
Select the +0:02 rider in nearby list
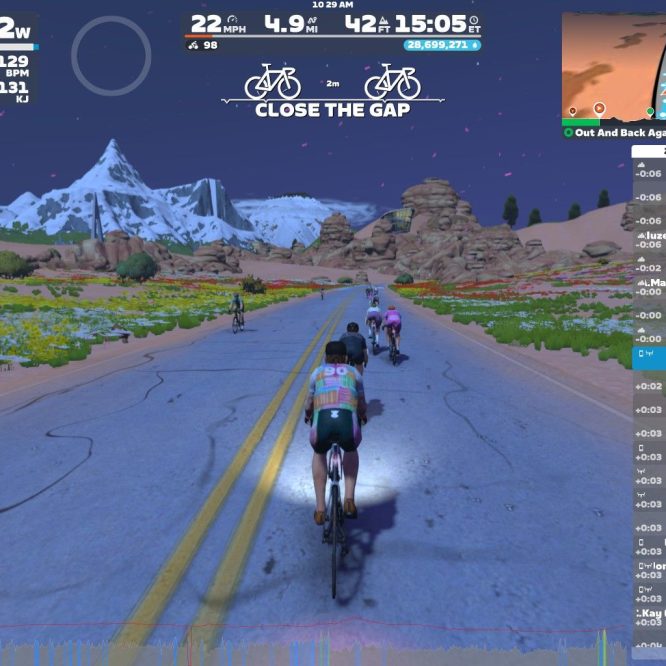click(x=649, y=385)
